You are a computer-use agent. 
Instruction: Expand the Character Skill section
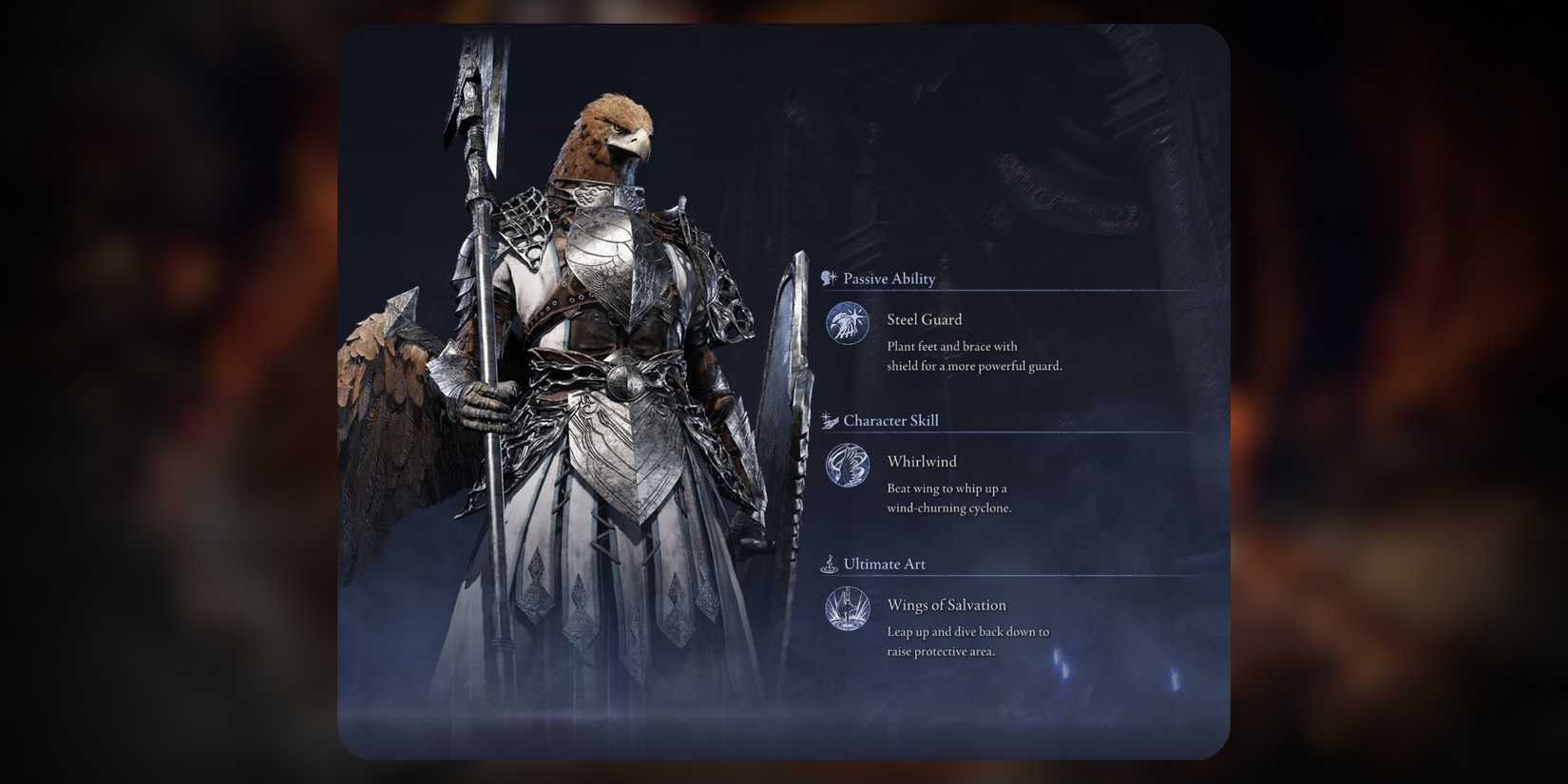click(x=891, y=419)
